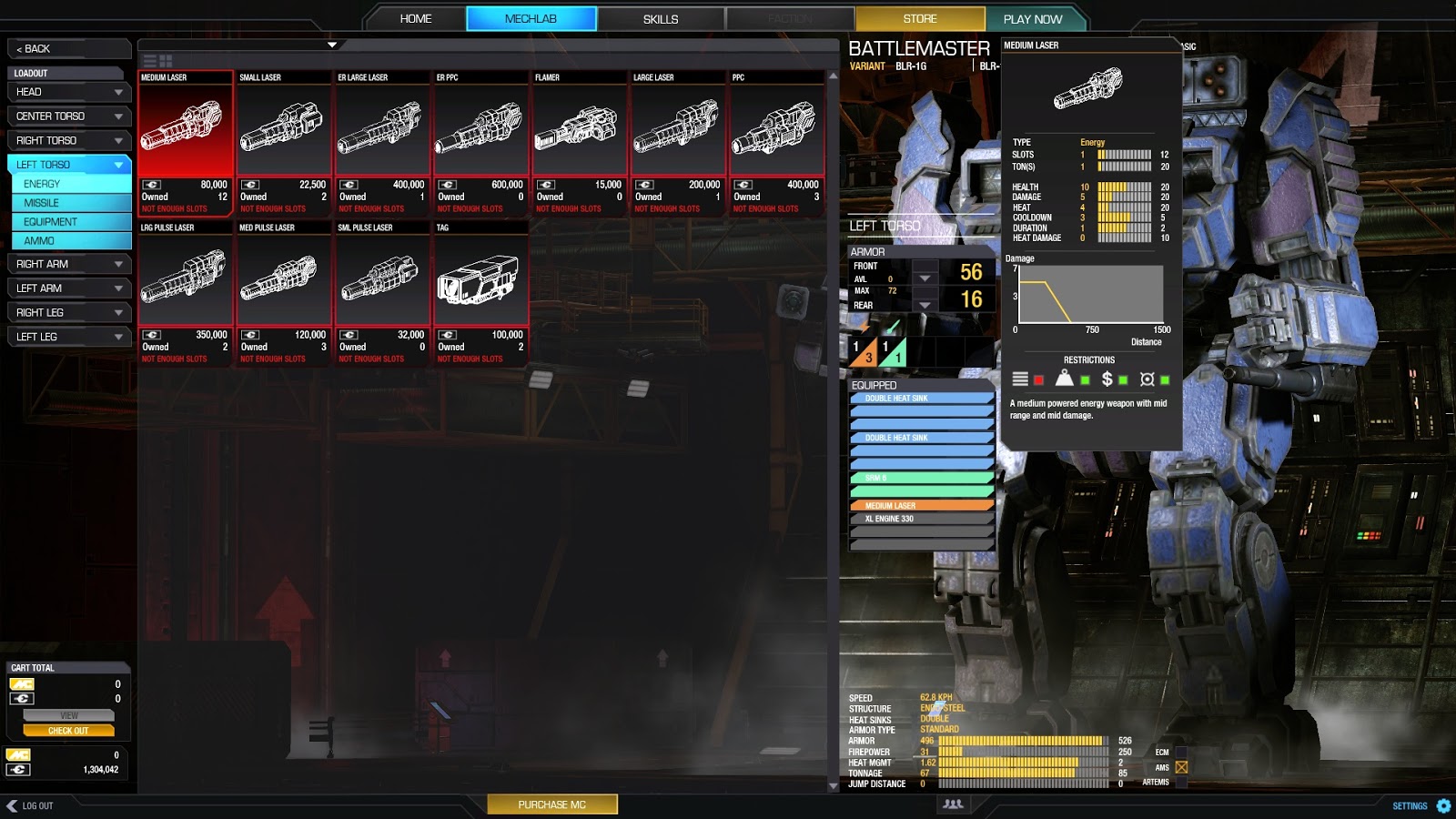Select the ER PPC weapon icon

coord(480,127)
